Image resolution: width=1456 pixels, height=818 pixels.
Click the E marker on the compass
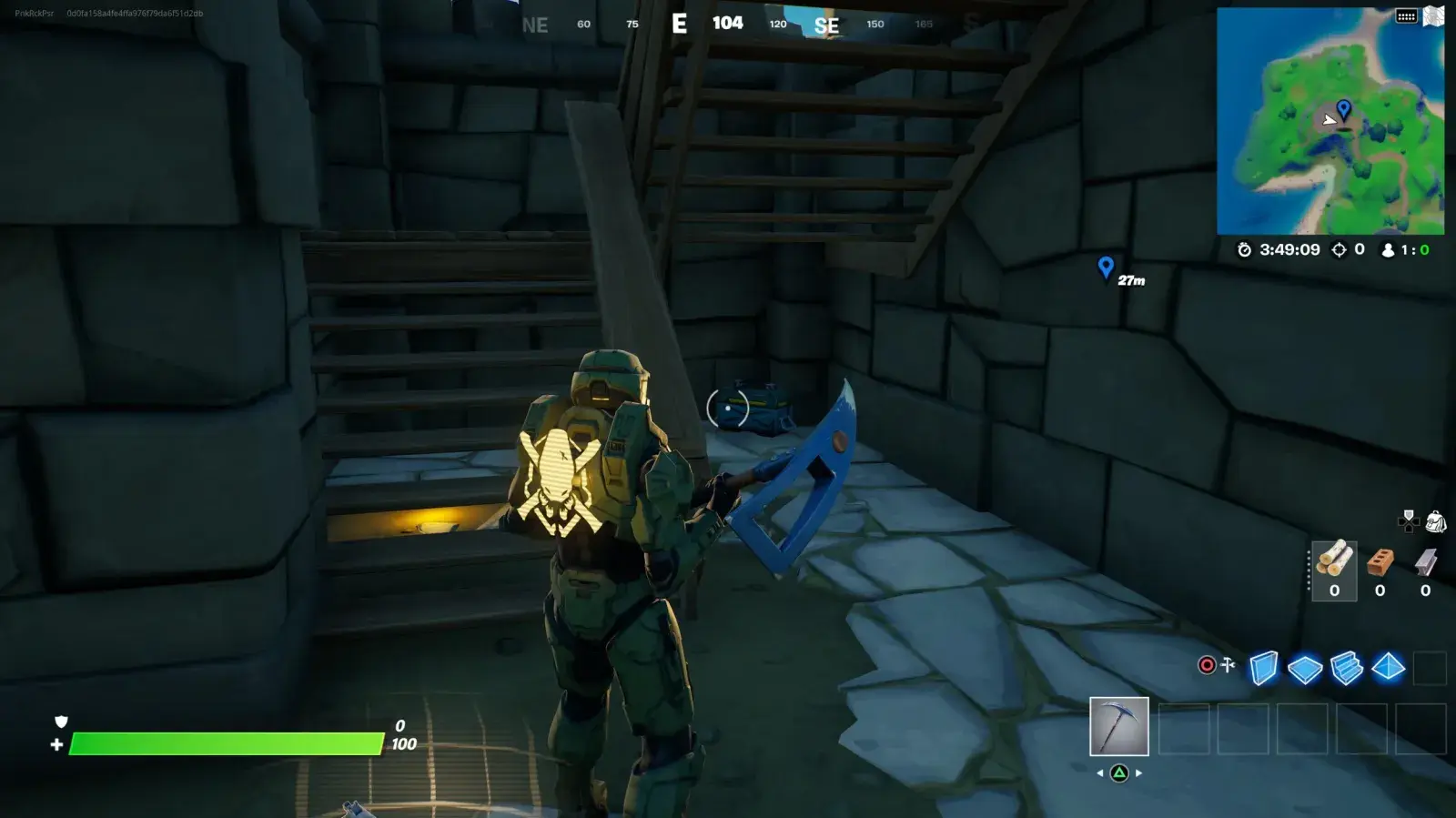pos(679,24)
